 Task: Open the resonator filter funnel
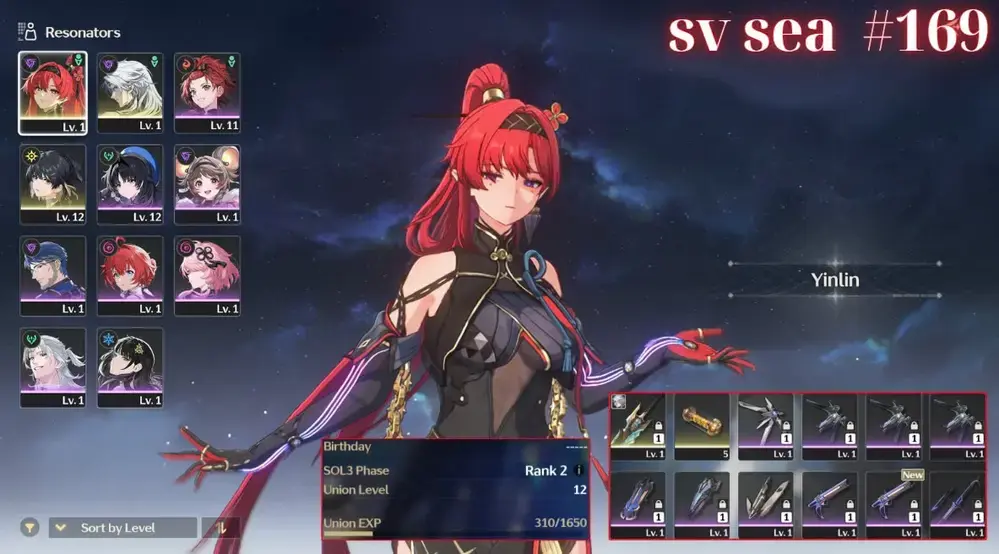31,527
